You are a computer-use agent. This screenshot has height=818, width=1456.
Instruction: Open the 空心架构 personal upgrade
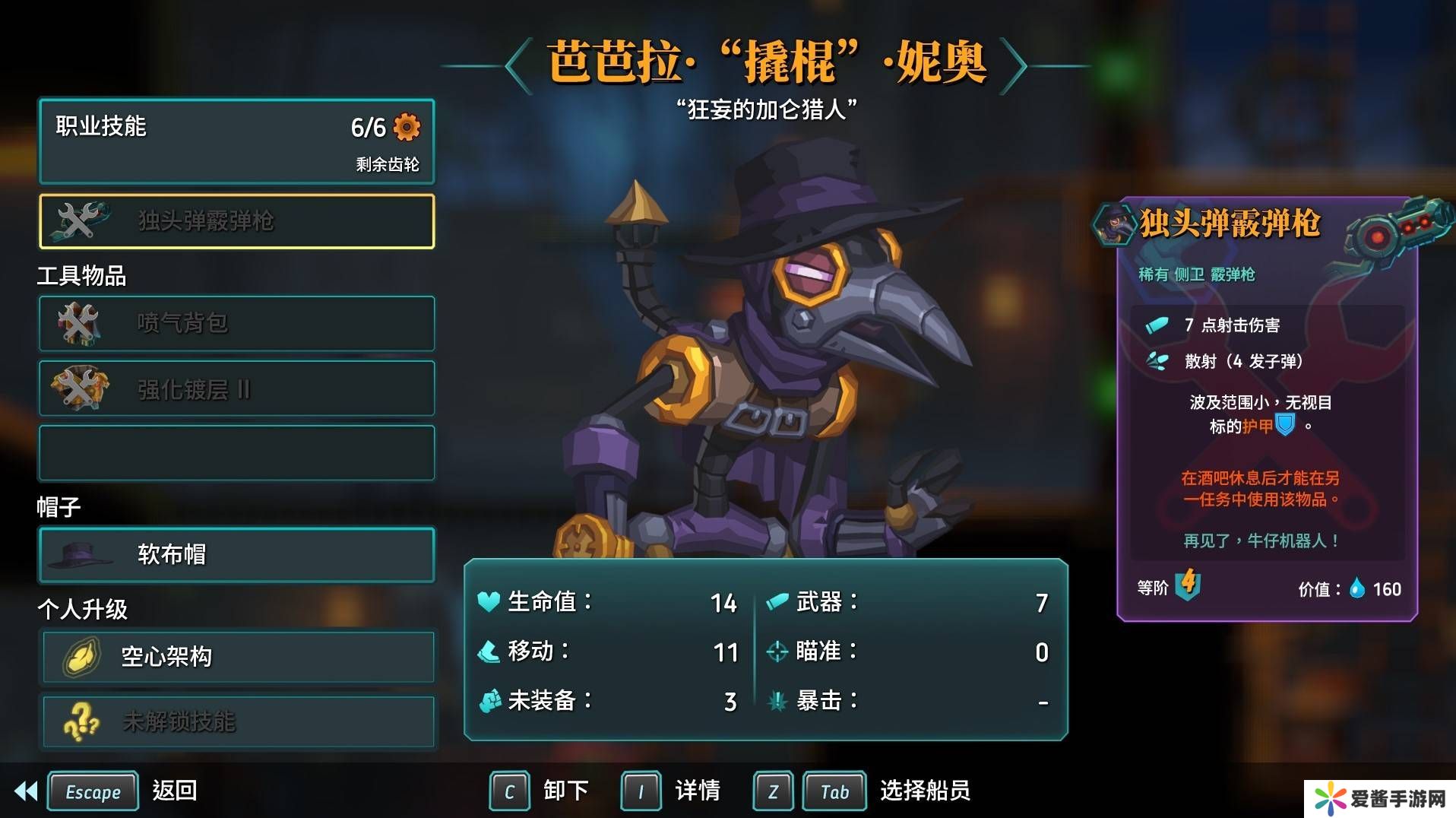click(238, 656)
